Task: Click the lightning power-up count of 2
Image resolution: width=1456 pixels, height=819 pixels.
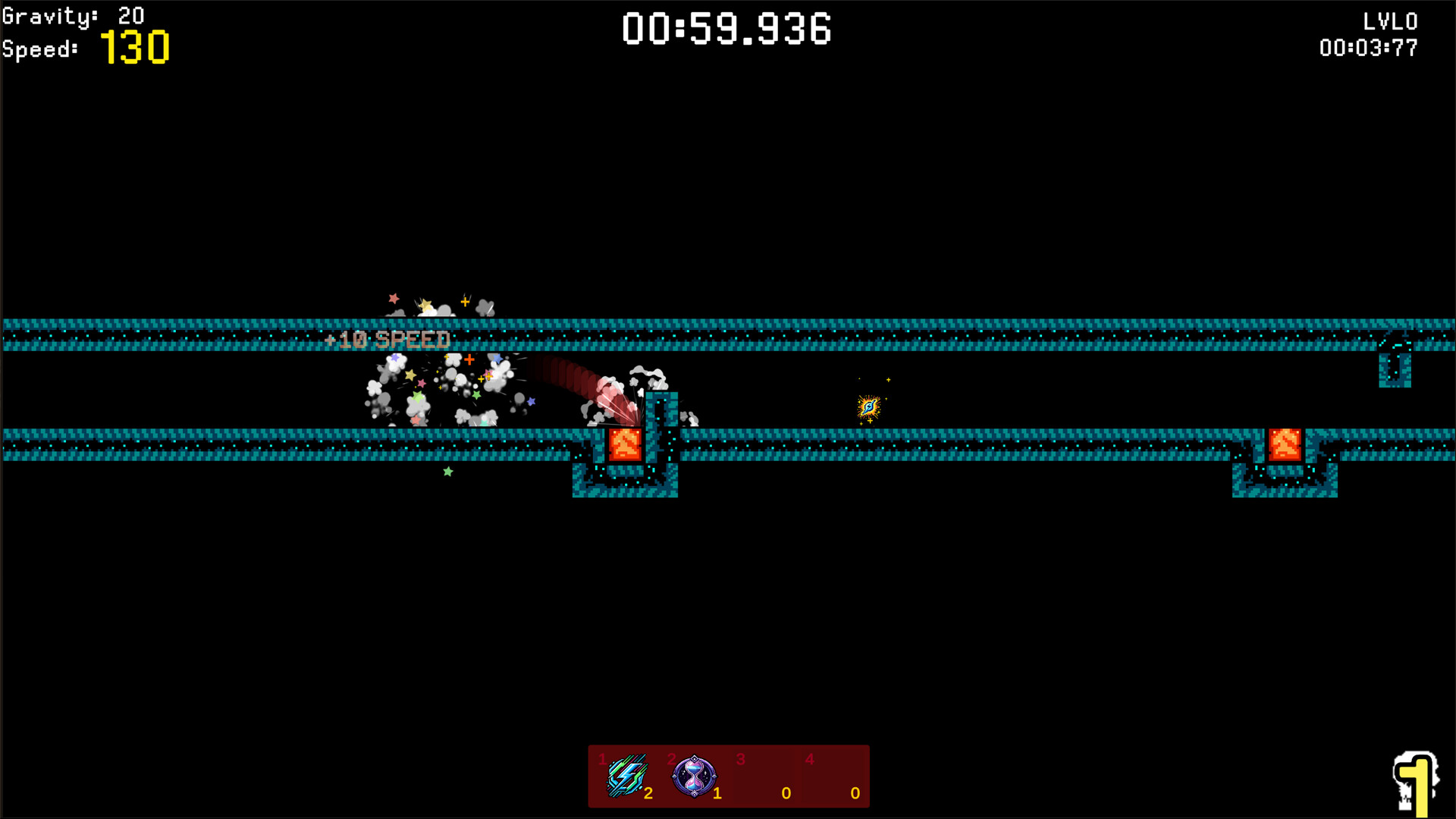Action: pyautogui.click(x=649, y=794)
